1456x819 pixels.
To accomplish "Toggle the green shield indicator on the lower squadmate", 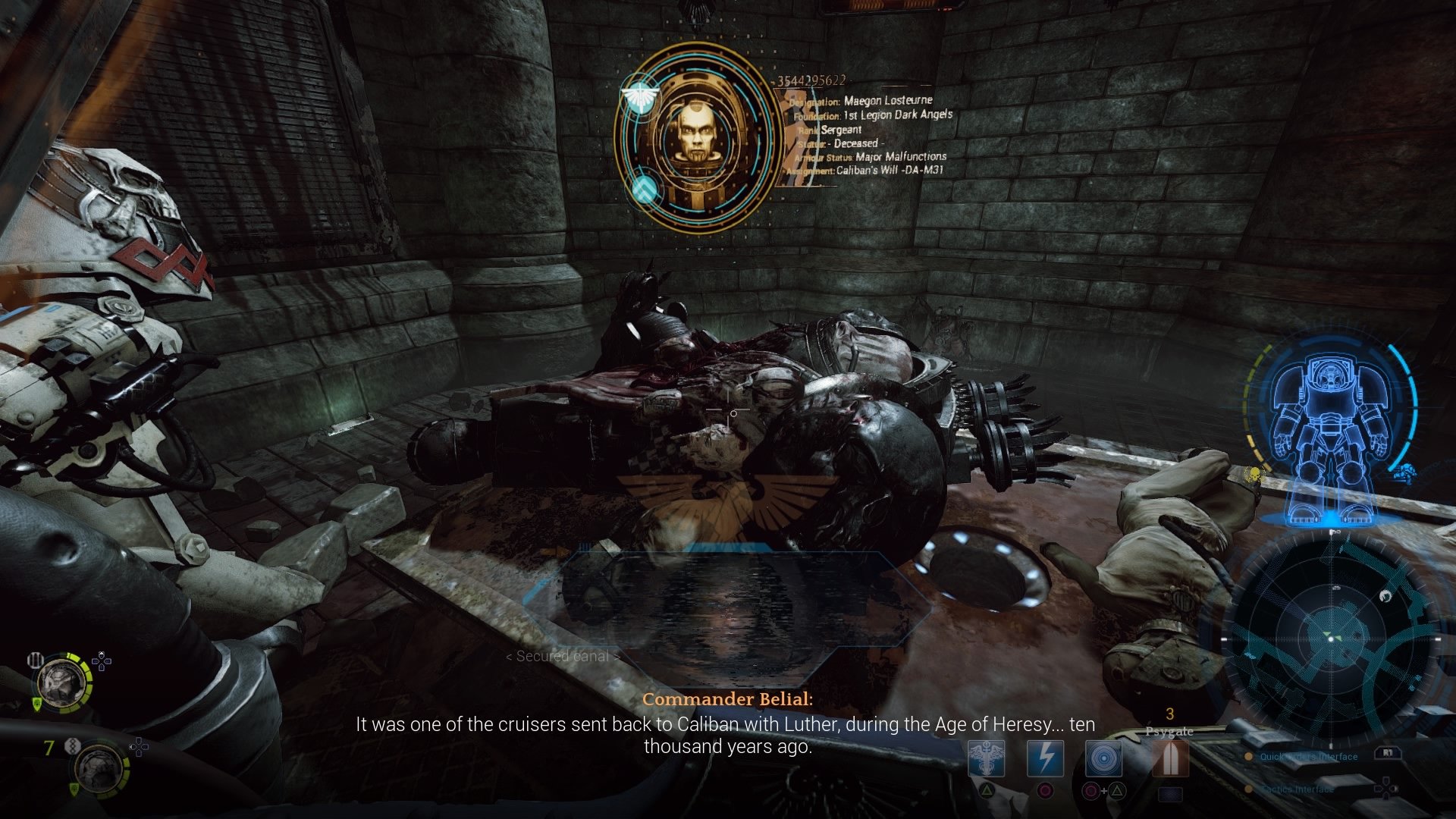I will pyautogui.click(x=74, y=789).
